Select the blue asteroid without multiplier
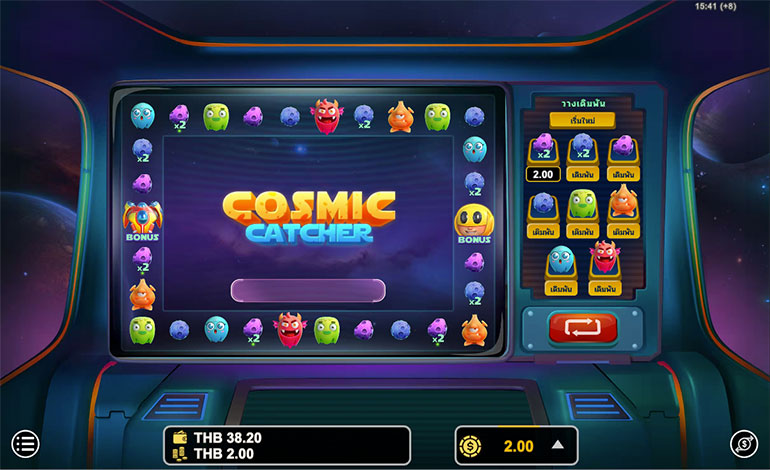Viewport: 770px width, 470px height. click(543, 231)
